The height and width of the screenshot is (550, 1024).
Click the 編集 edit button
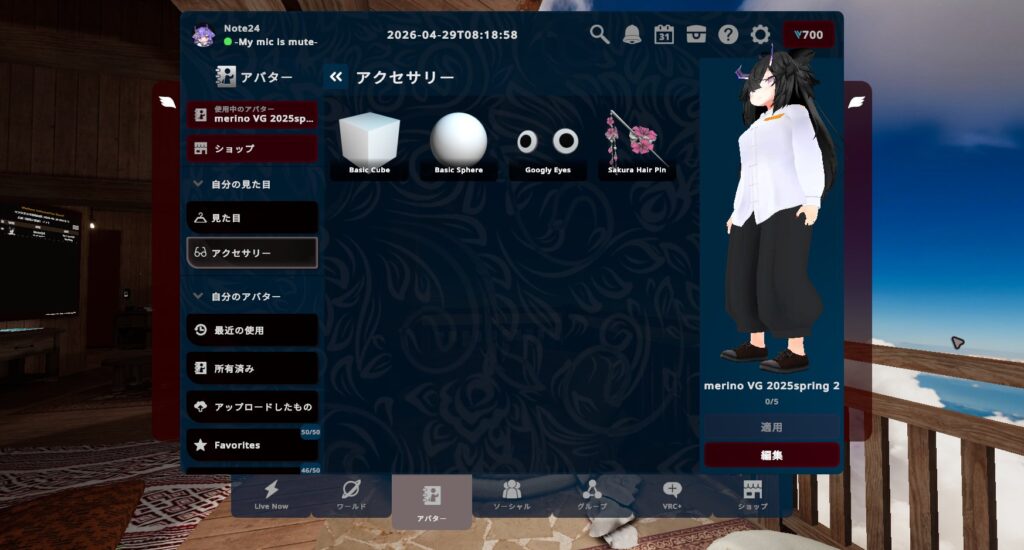click(771, 455)
